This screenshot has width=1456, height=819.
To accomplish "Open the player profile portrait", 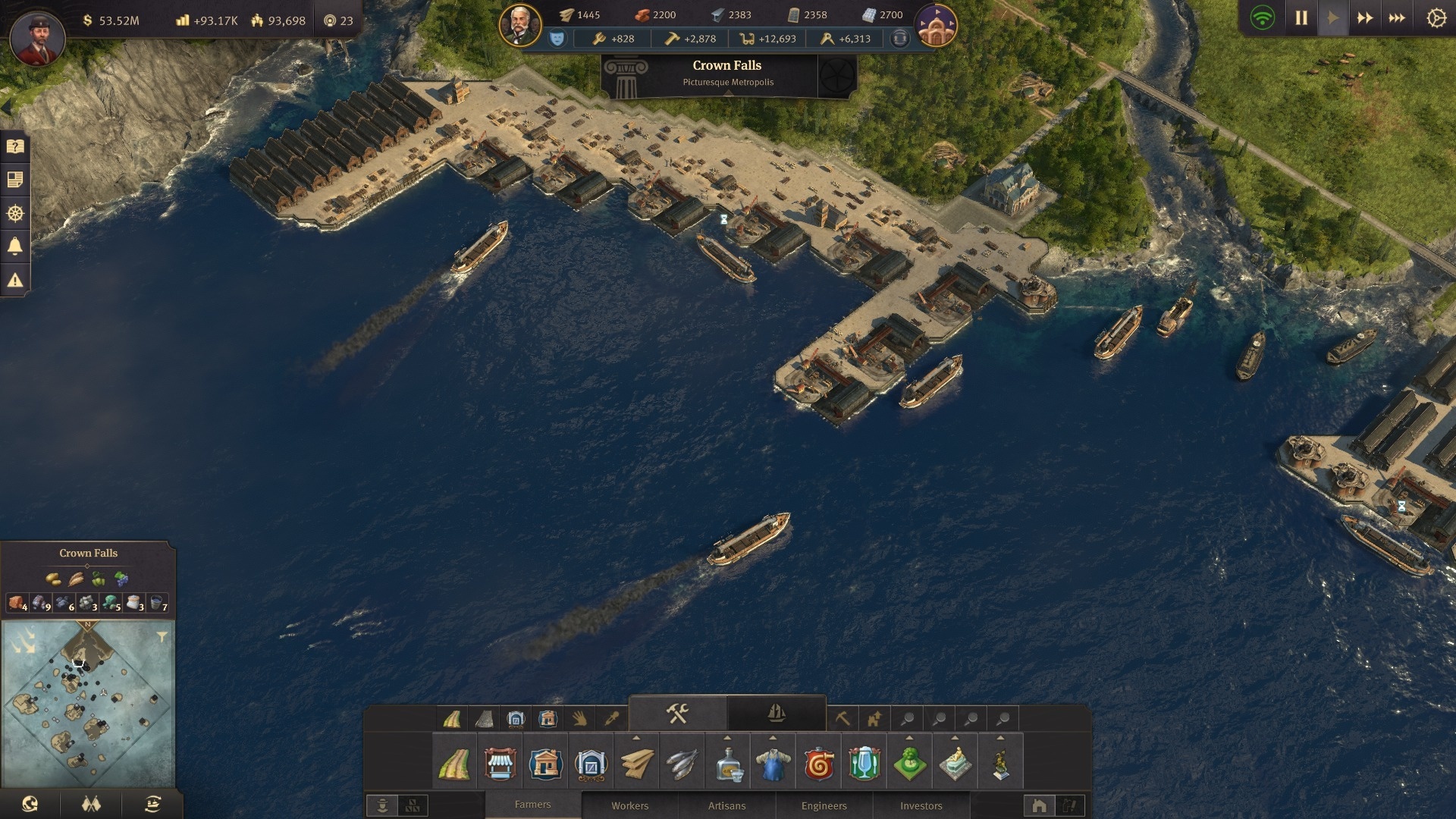I will coord(37,36).
